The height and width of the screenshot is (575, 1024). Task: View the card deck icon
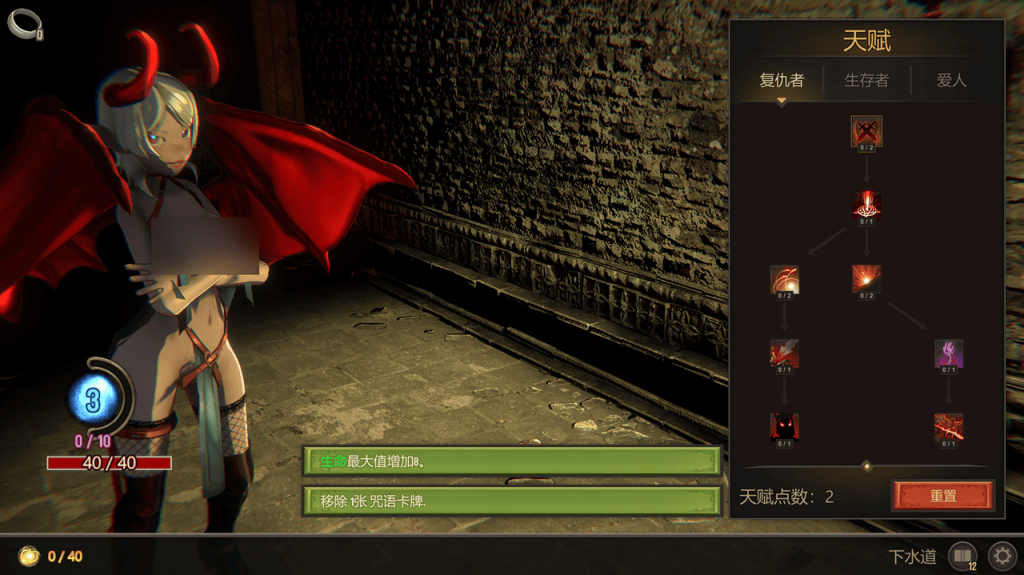coord(961,556)
